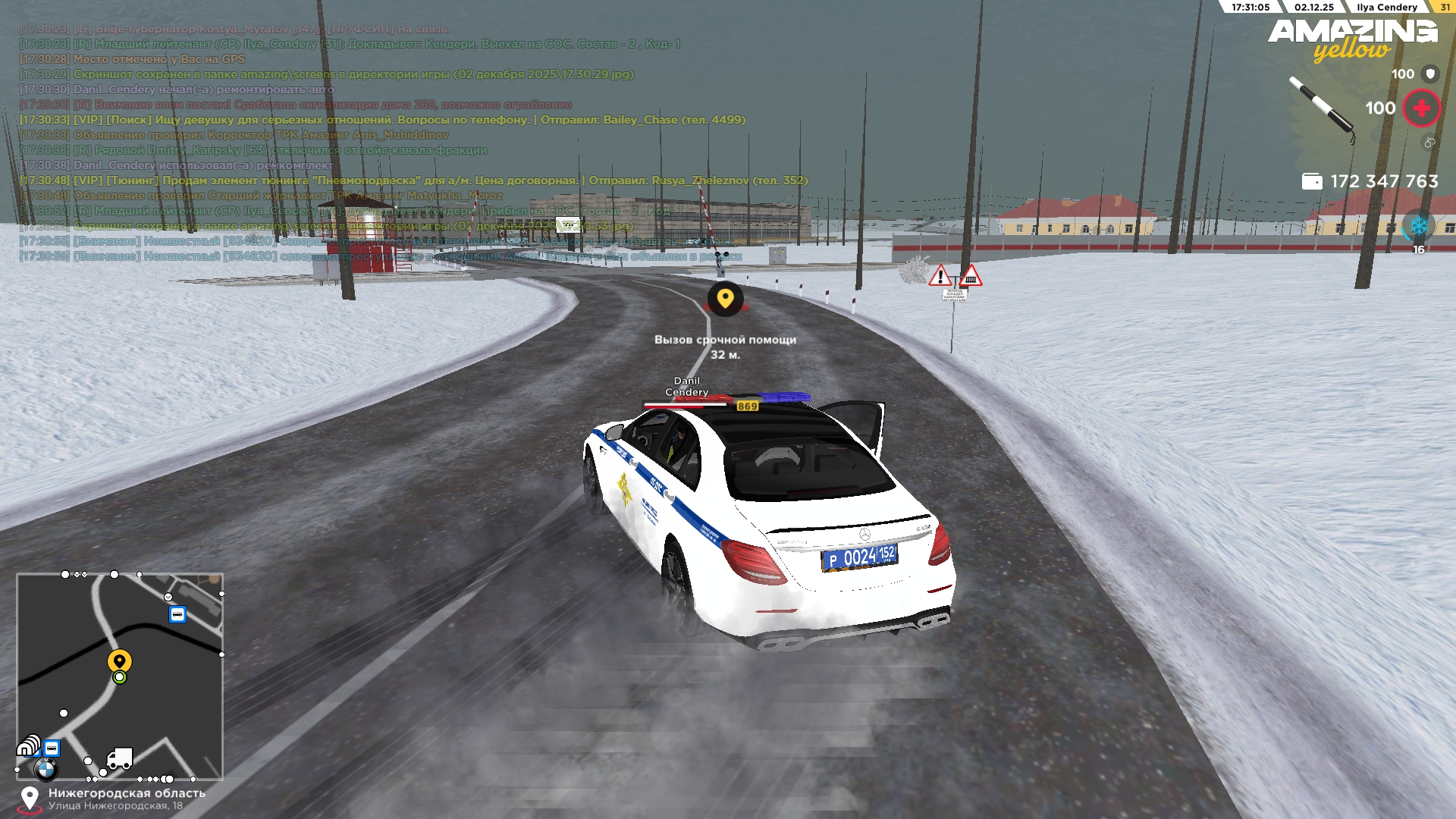Click the garage marker on the minimap
1456x819 pixels.
28,746
